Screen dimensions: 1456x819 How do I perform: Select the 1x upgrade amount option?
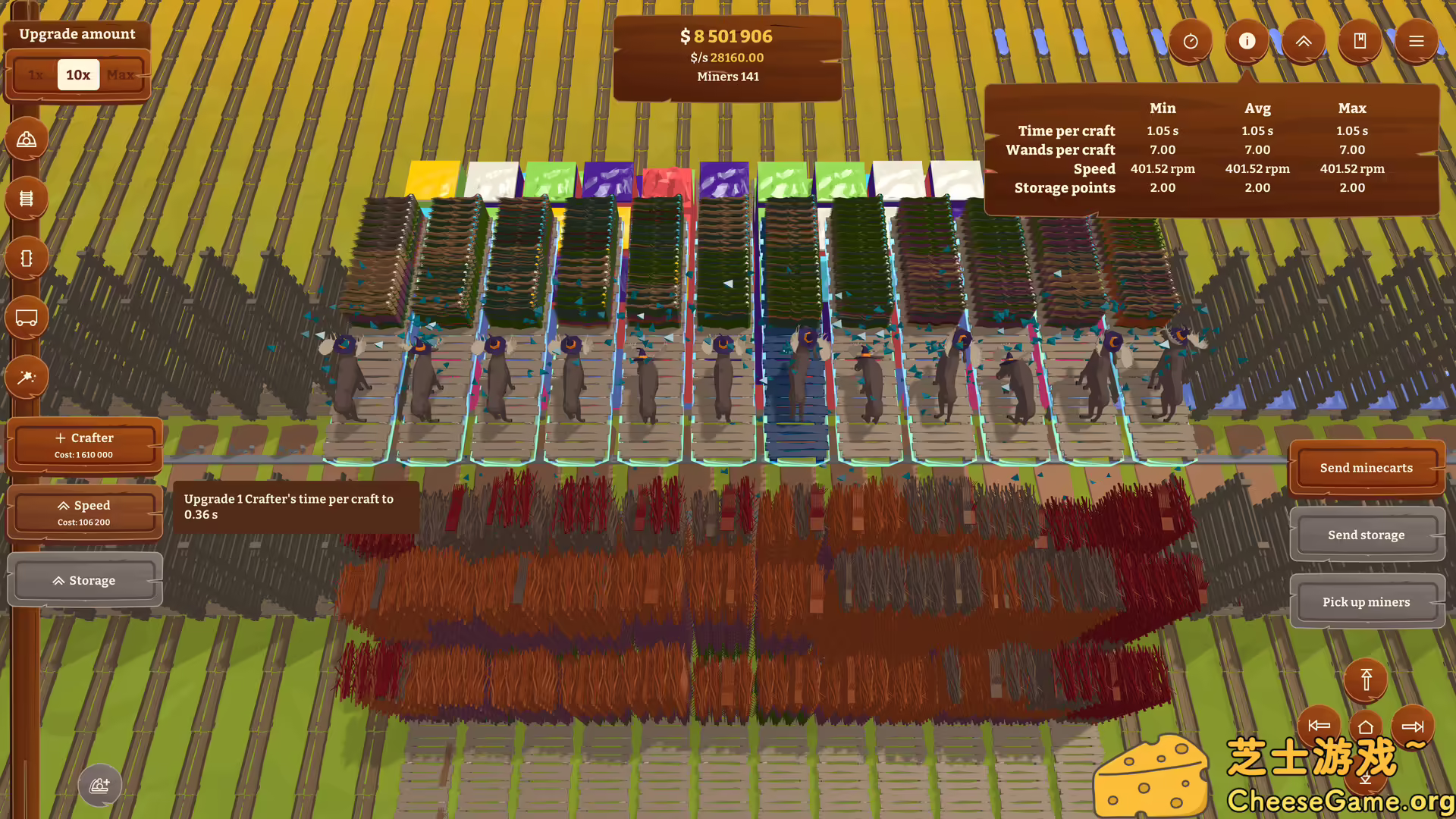[35, 74]
